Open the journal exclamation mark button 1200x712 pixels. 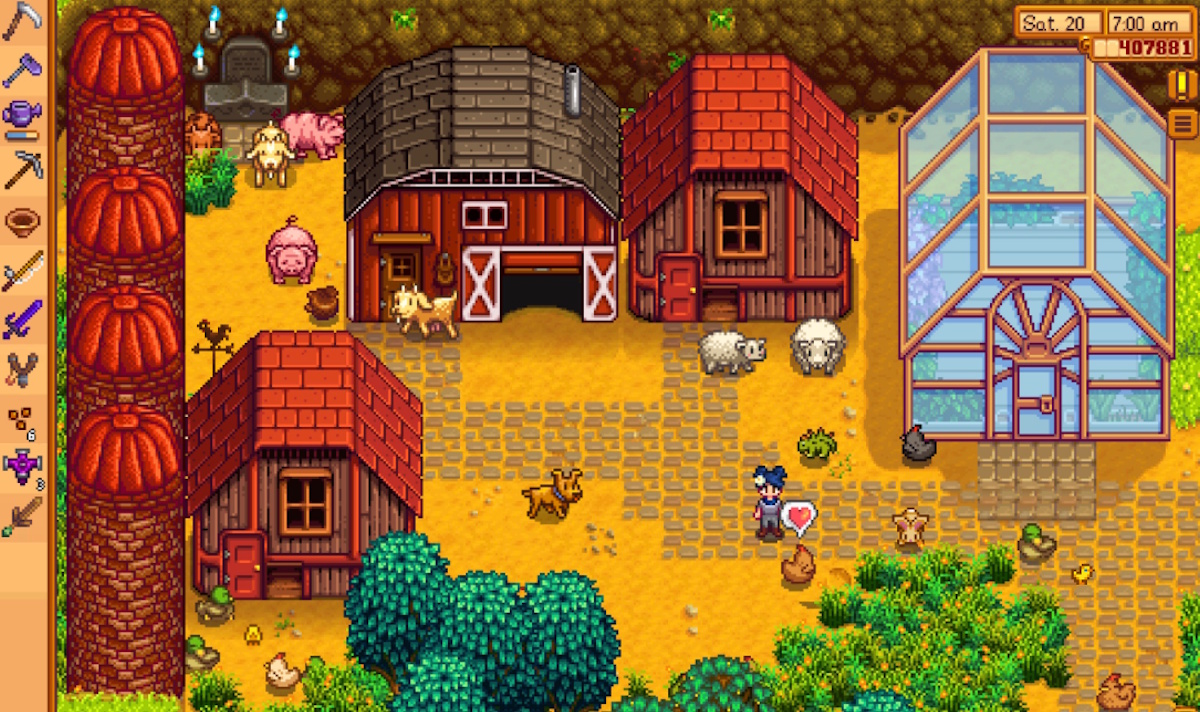(x=1181, y=85)
